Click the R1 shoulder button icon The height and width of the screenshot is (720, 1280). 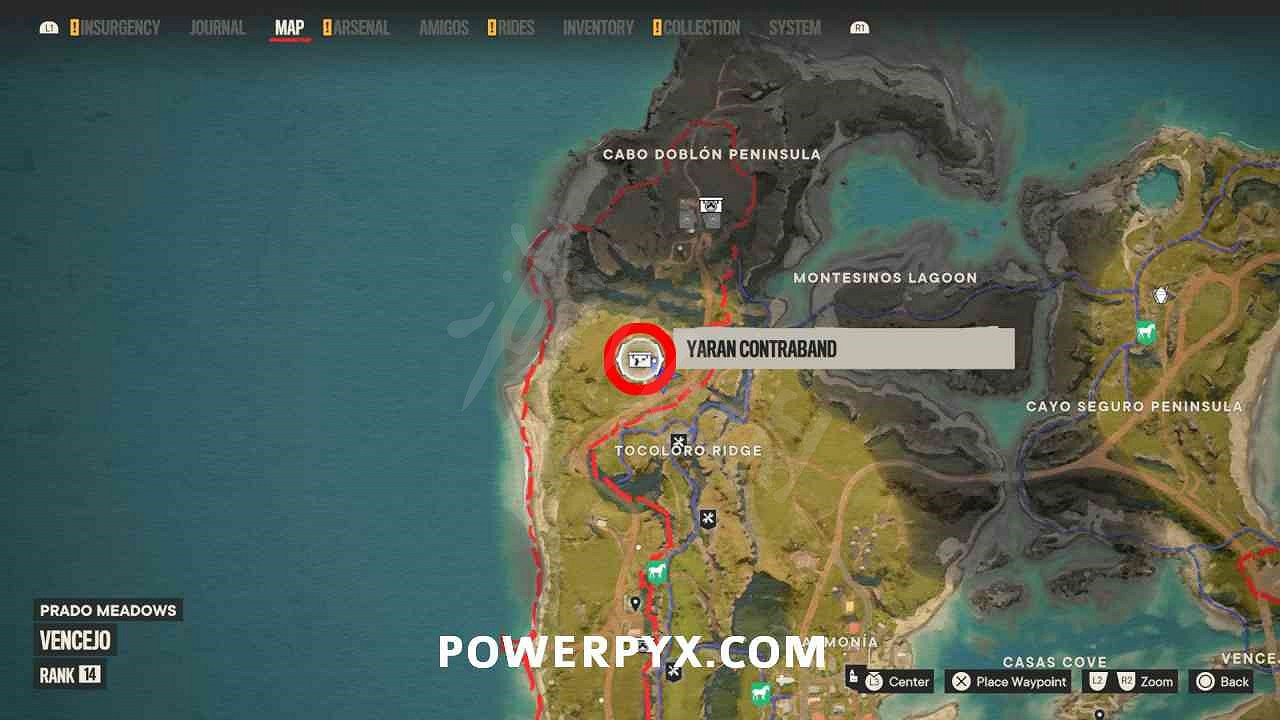click(x=858, y=27)
